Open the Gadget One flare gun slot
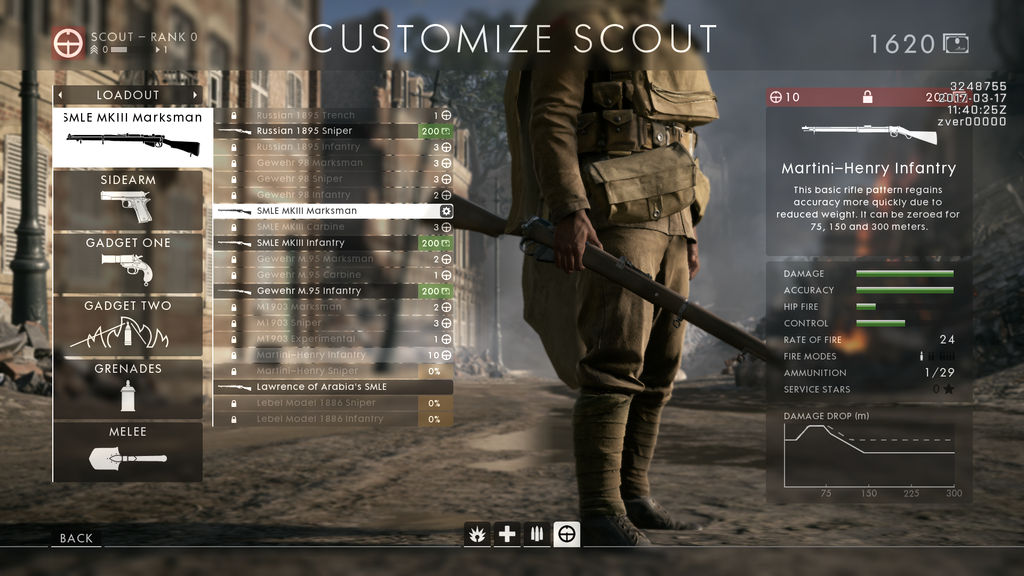Image resolution: width=1024 pixels, height=576 pixels. click(128, 263)
